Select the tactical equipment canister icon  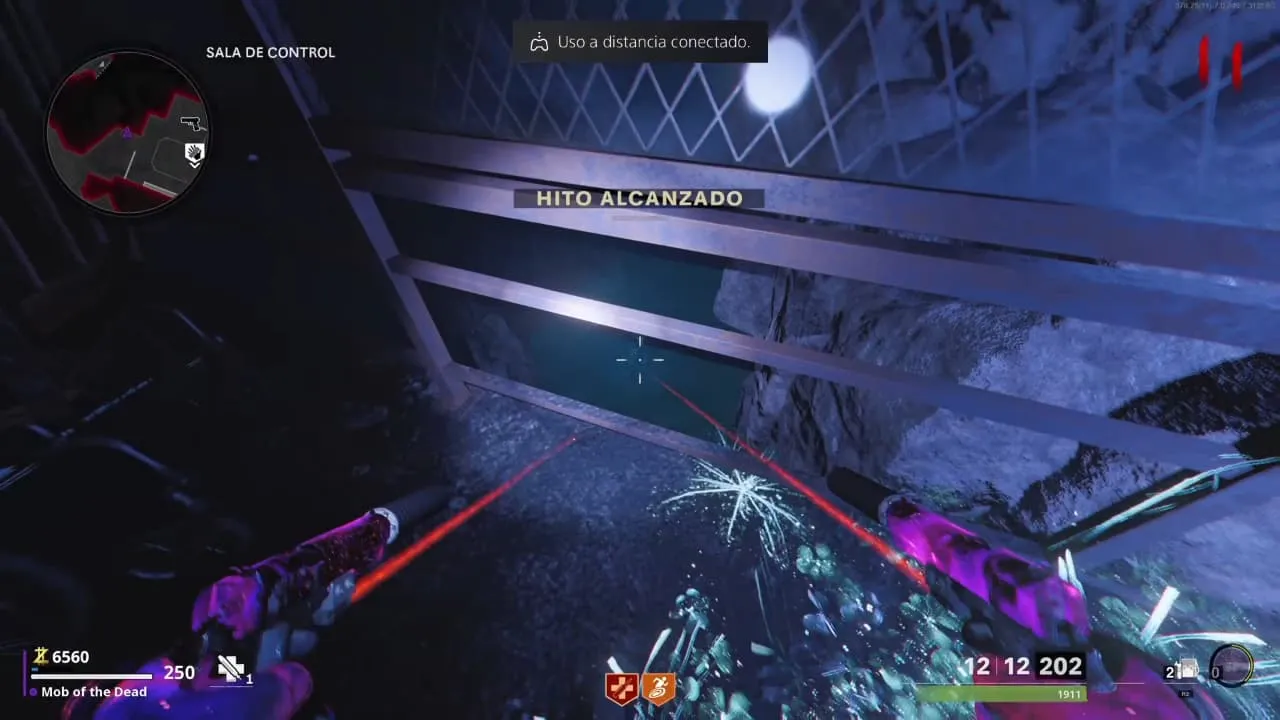tap(1188, 669)
